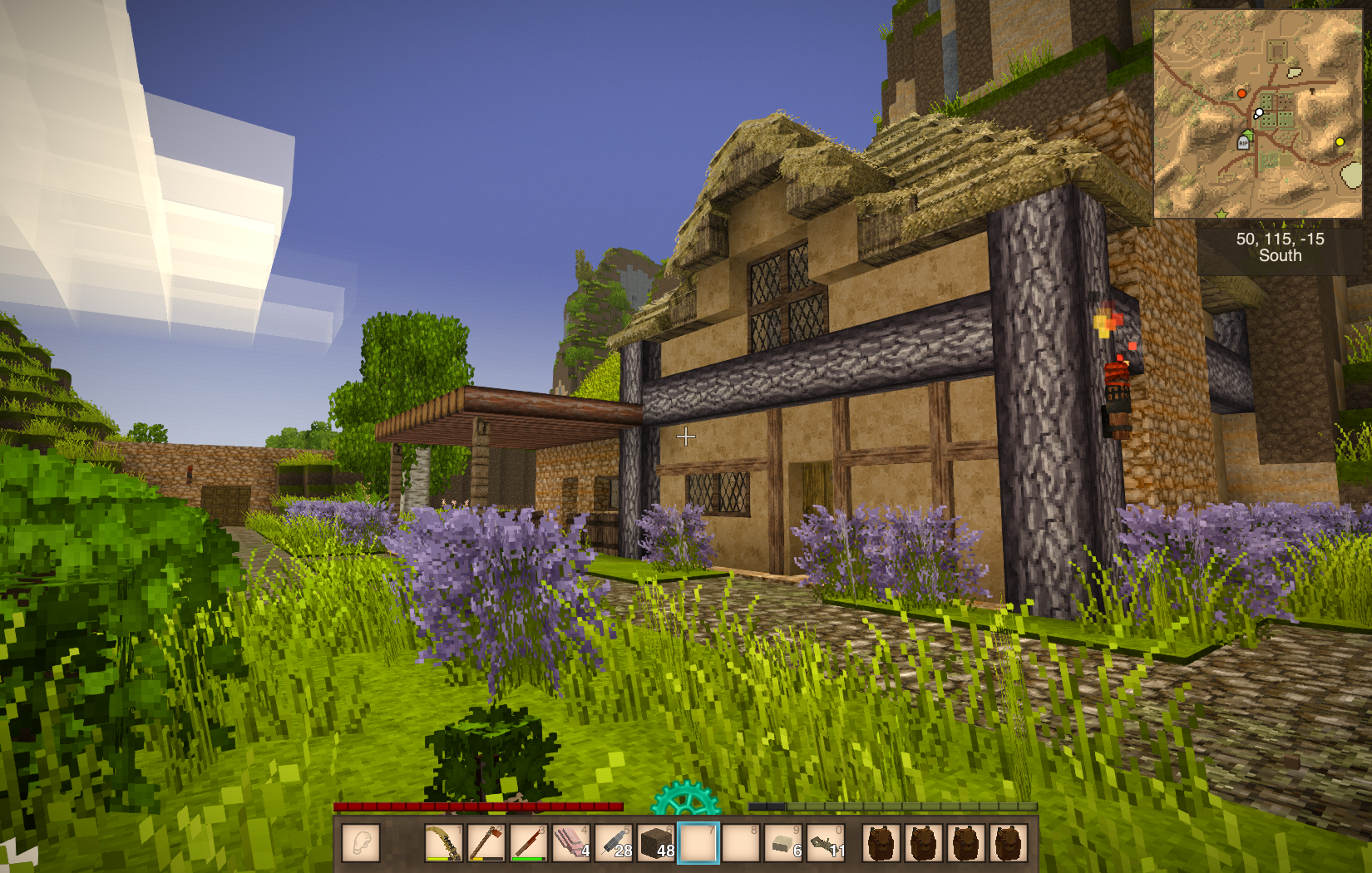The height and width of the screenshot is (873, 1372).
Task: Click the yellow circle waypoint on minimap
Action: (x=1339, y=142)
